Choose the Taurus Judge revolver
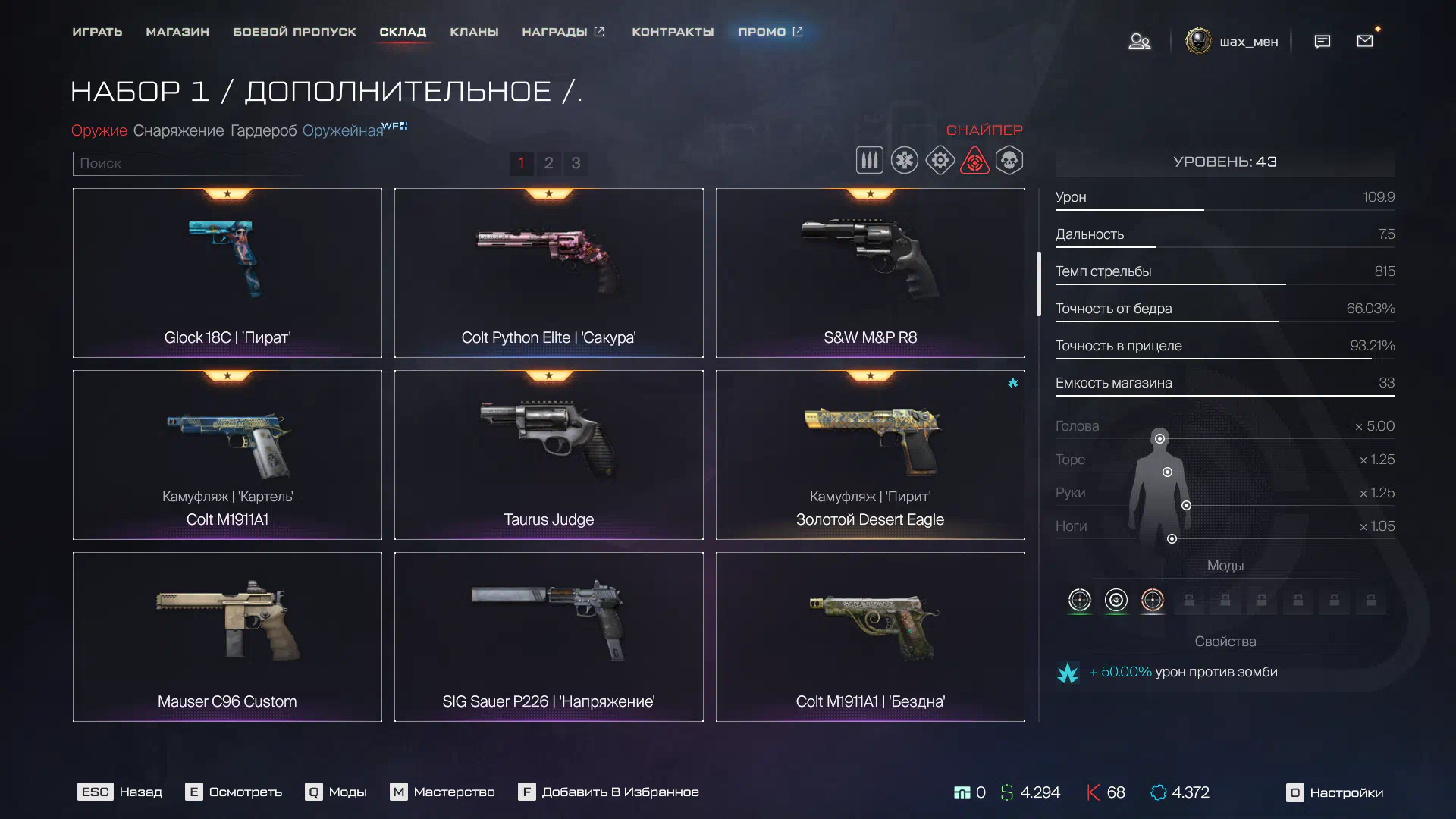Image resolution: width=1456 pixels, height=819 pixels. 548,455
